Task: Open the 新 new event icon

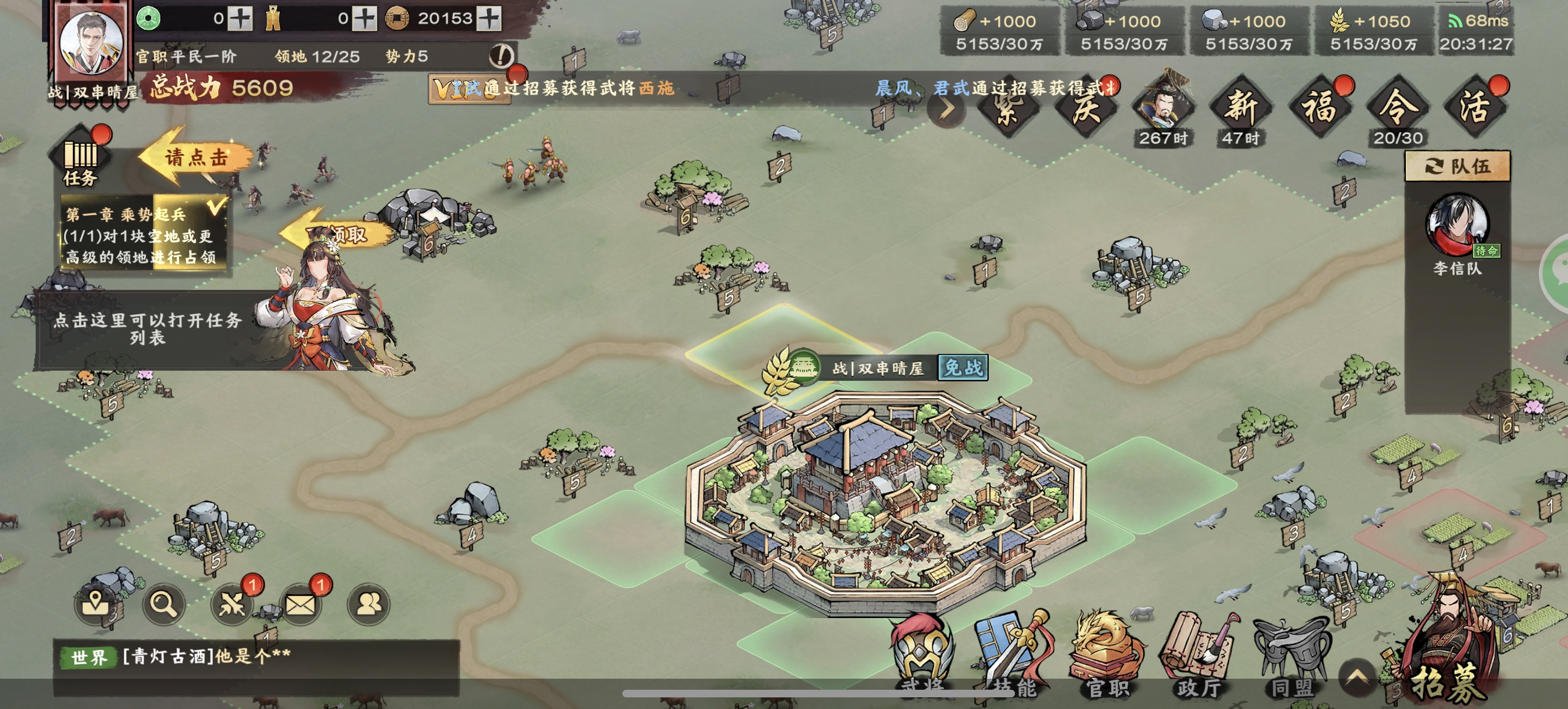Action: (1241, 108)
